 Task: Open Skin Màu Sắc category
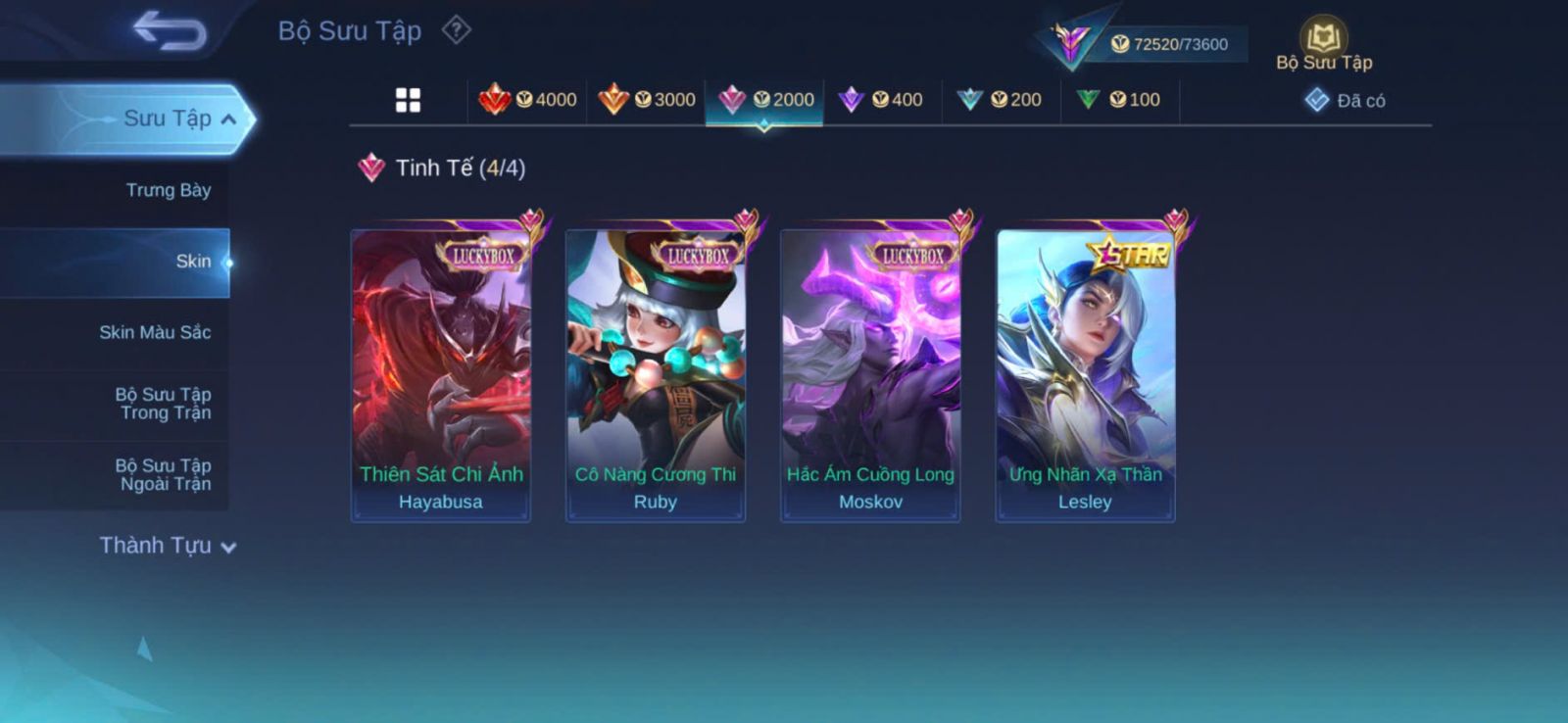155,332
